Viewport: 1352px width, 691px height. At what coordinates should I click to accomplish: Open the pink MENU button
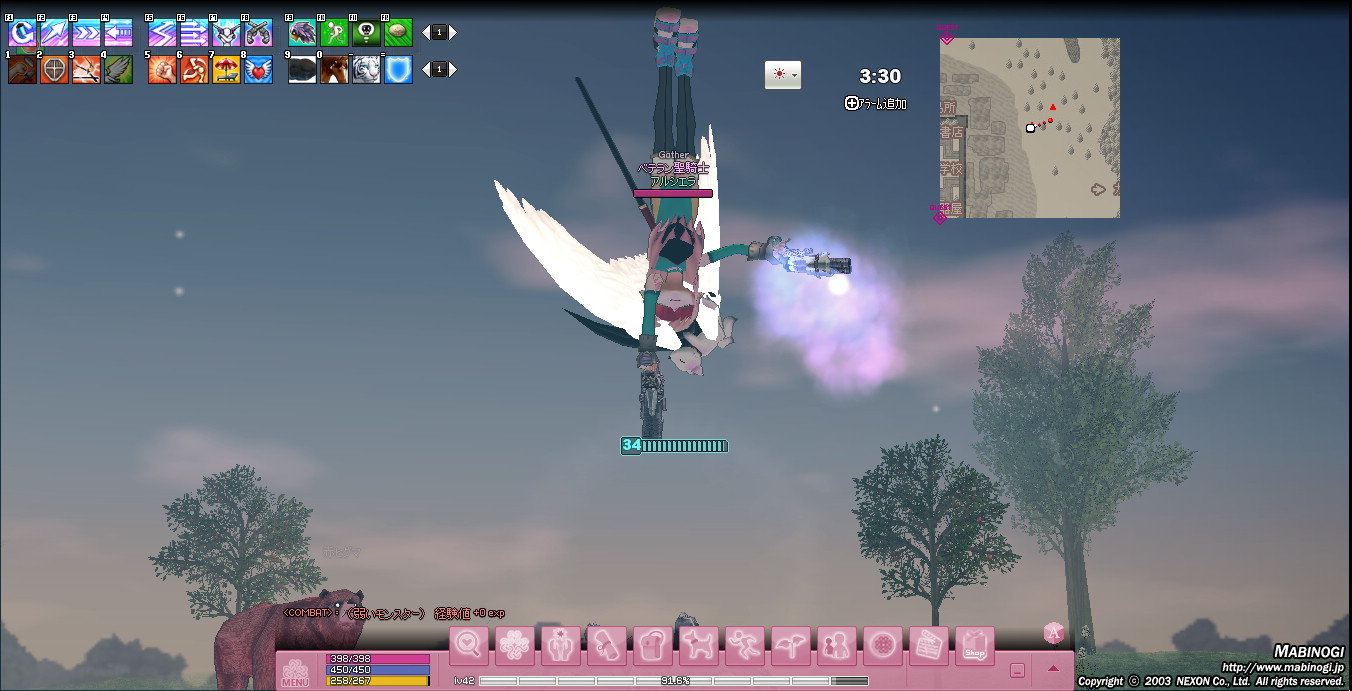(x=295, y=672)
